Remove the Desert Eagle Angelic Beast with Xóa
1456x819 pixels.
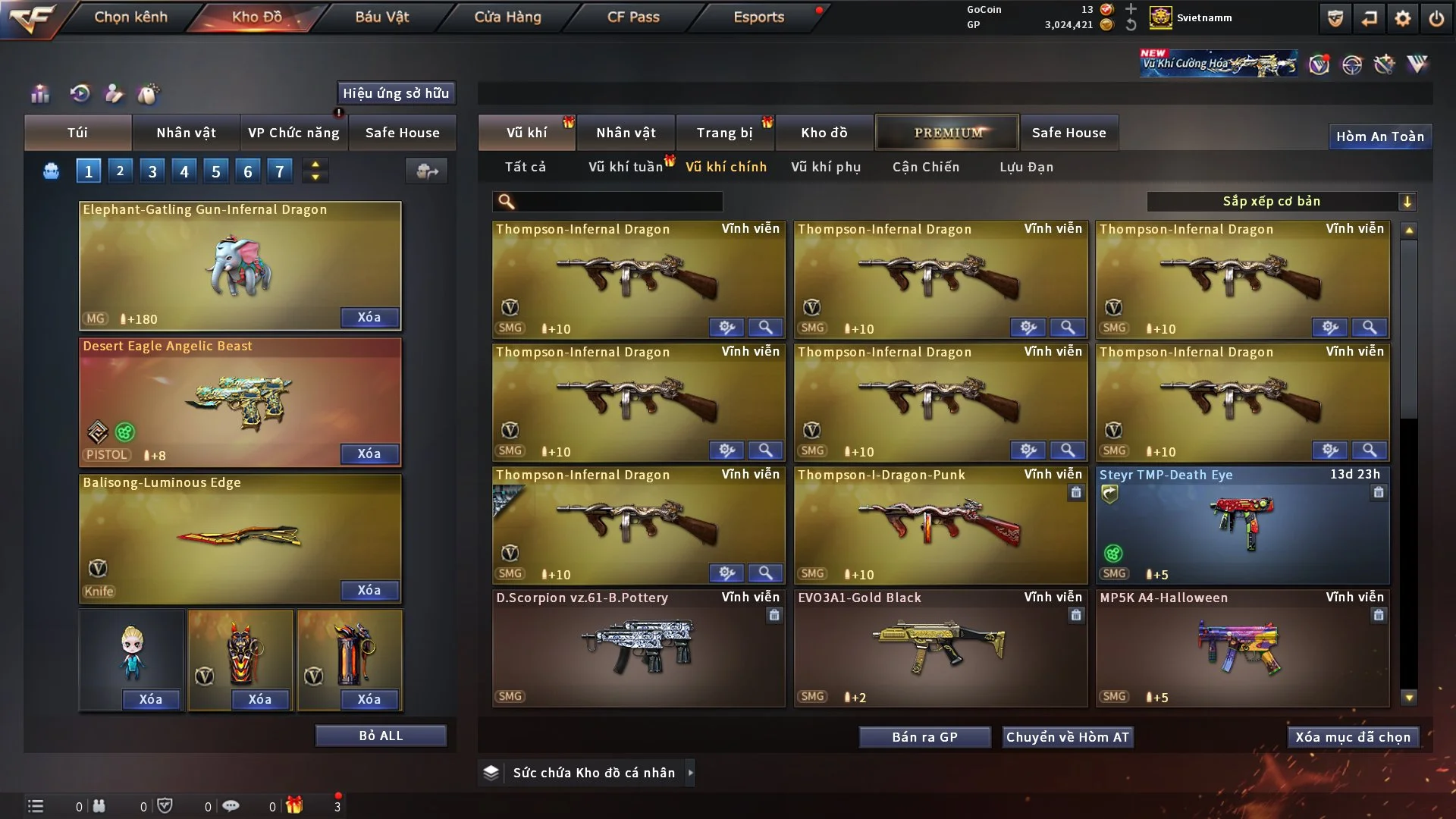click(x=369, y=453)
